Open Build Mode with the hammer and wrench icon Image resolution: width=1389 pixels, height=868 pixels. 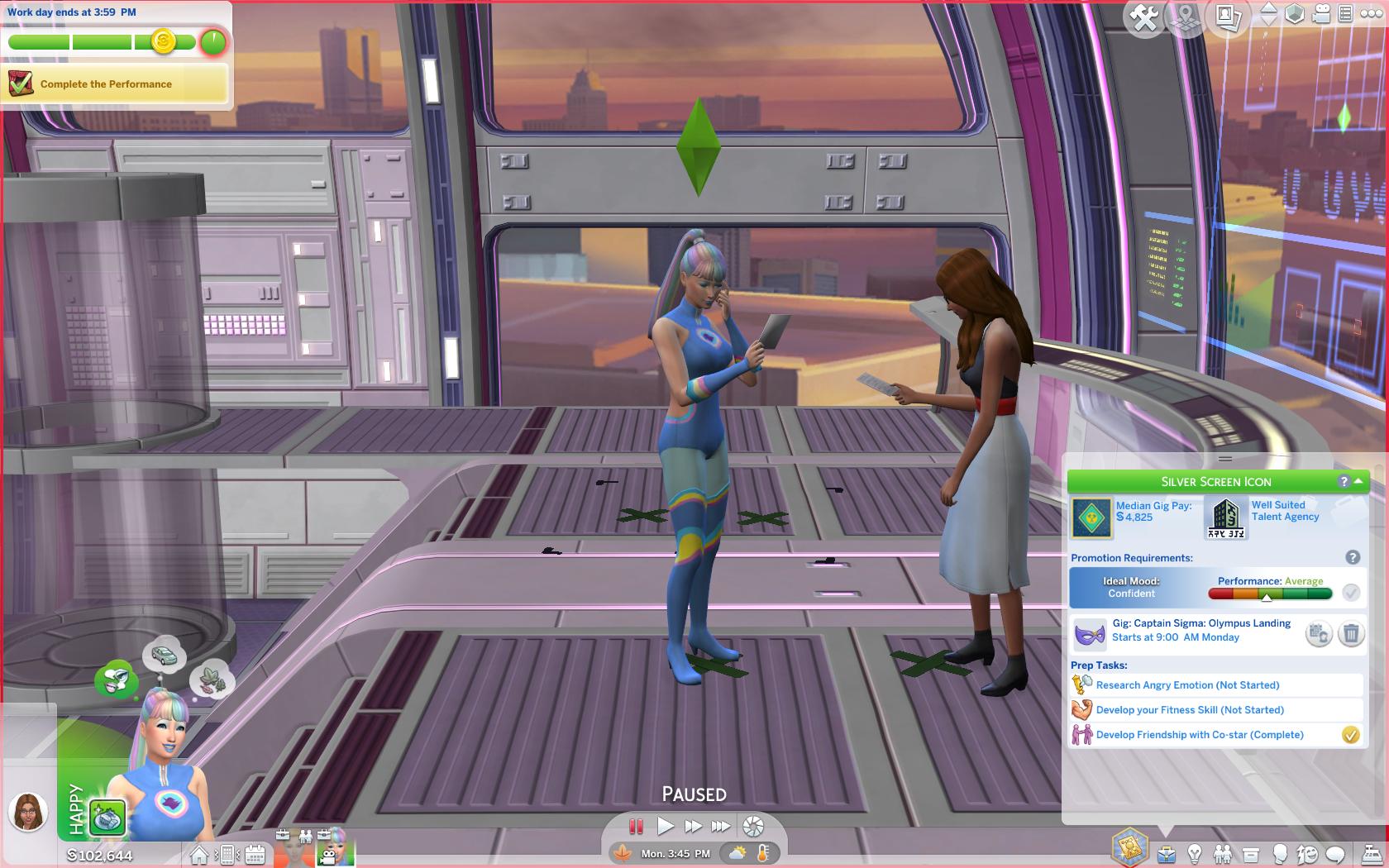click(1145, 15)
